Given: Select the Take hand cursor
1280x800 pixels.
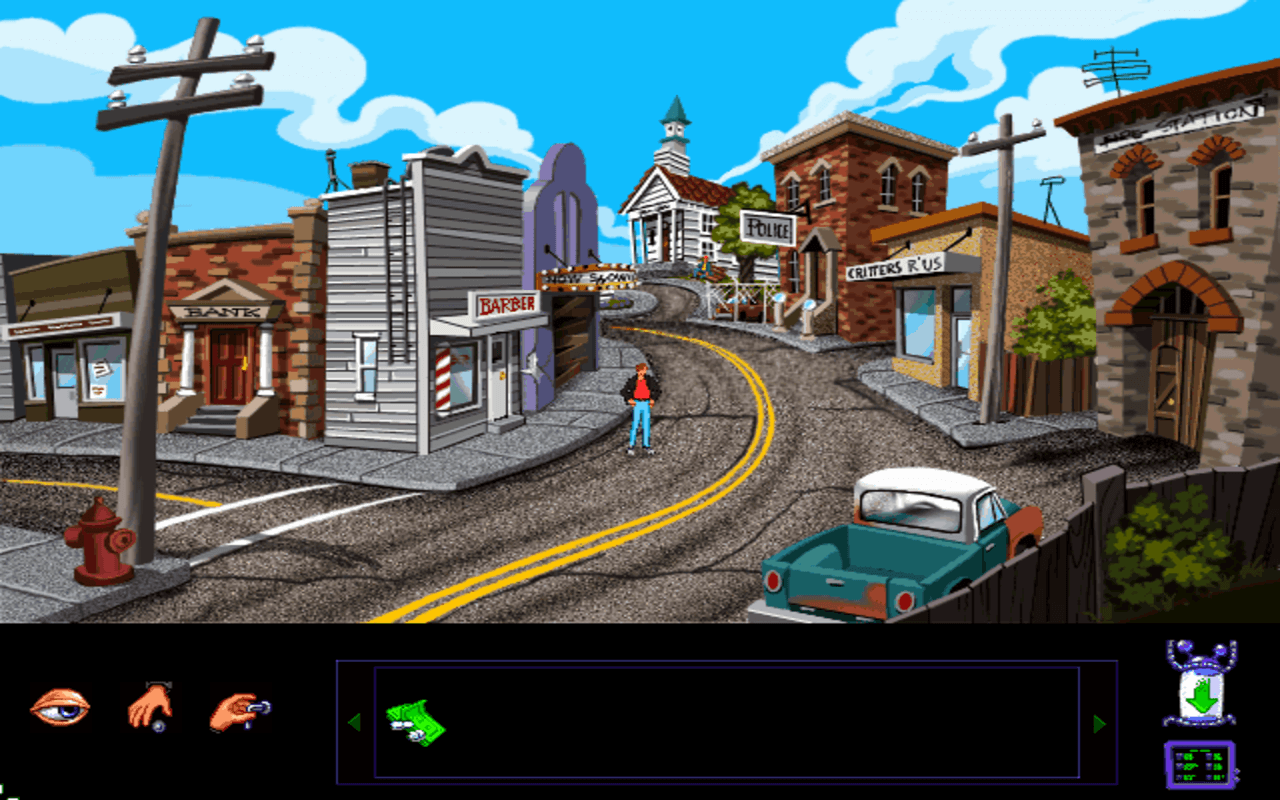Looking at the screenshot, I should (x=152, y=707).
